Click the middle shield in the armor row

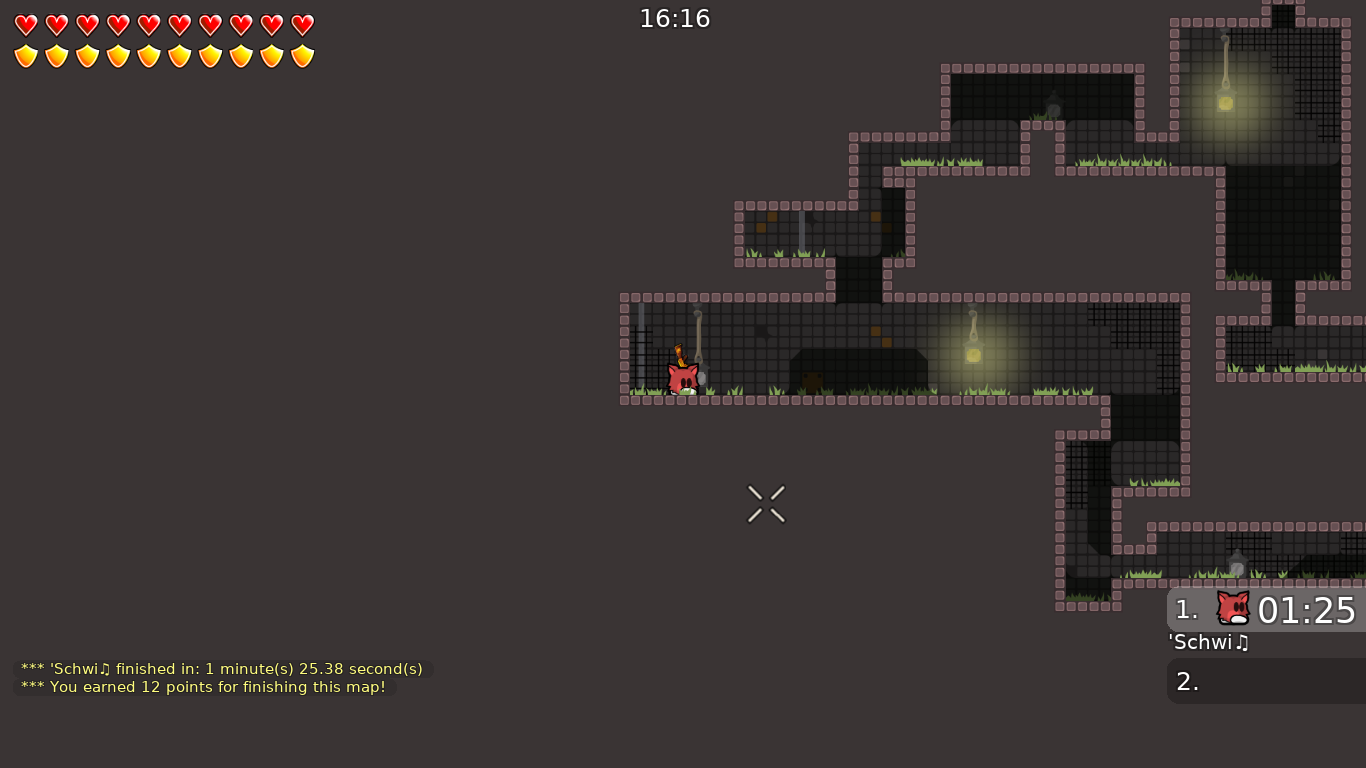[148, 55]
